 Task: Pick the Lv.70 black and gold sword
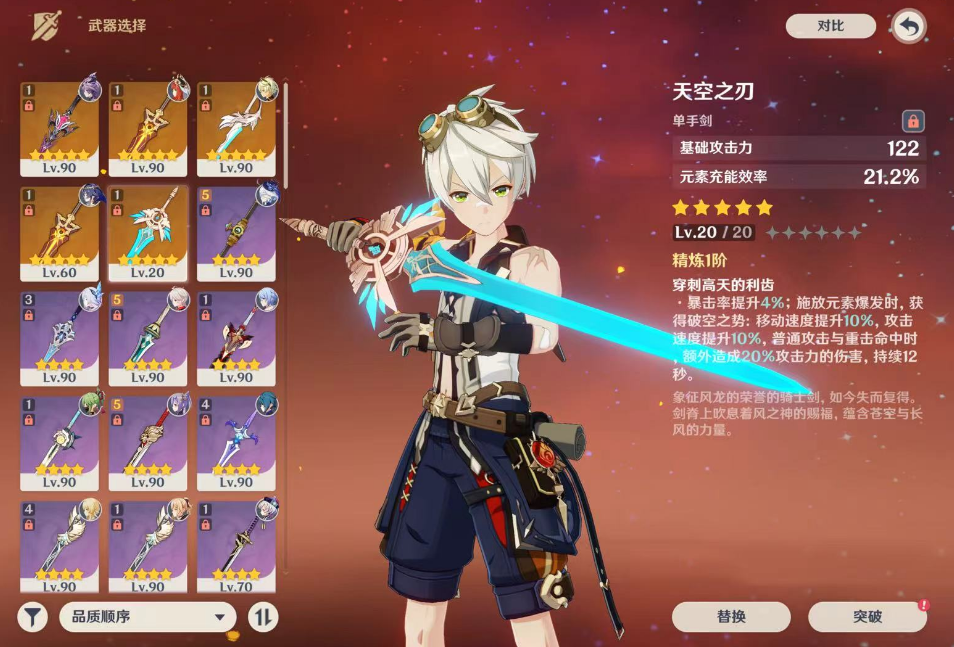pos(236,545)
